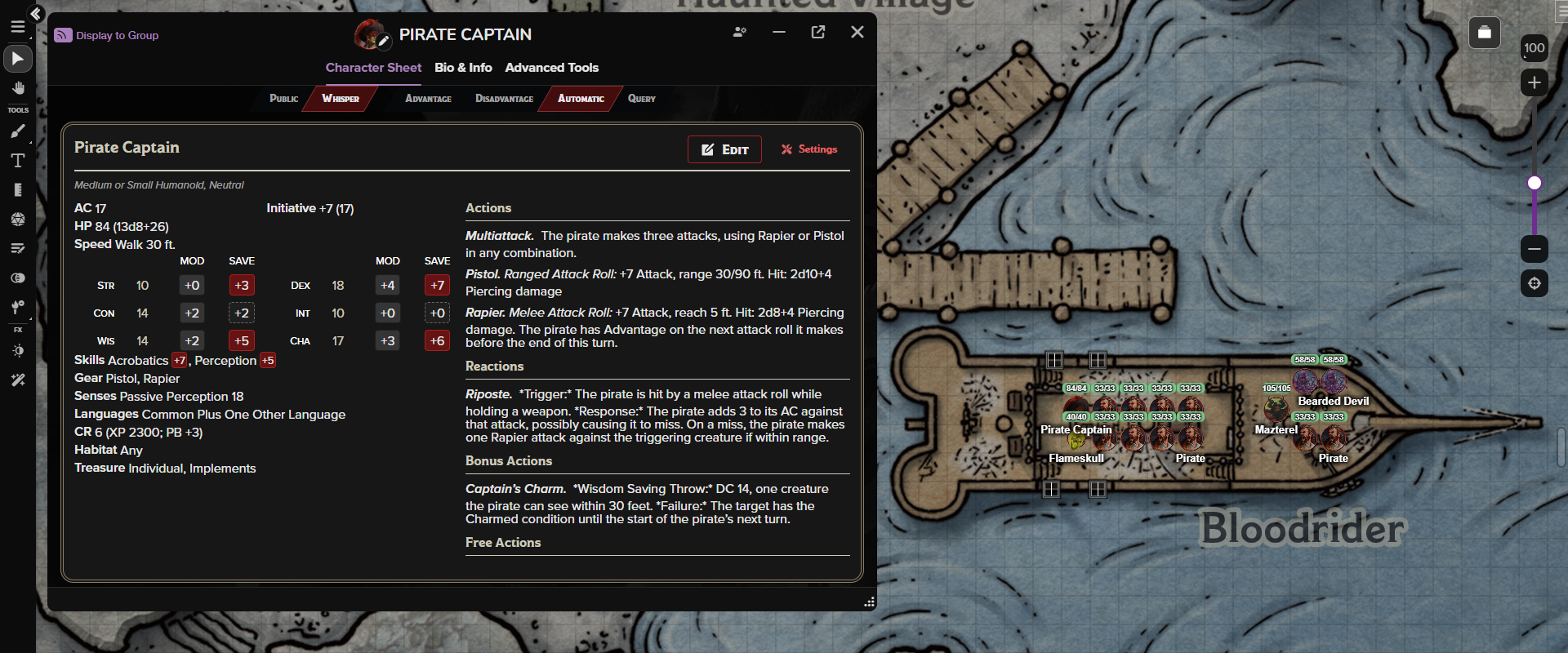Open Settings on the character sheet
Image resolution: width=1568 pixels, height=653 pixels.
coord(809,149)
